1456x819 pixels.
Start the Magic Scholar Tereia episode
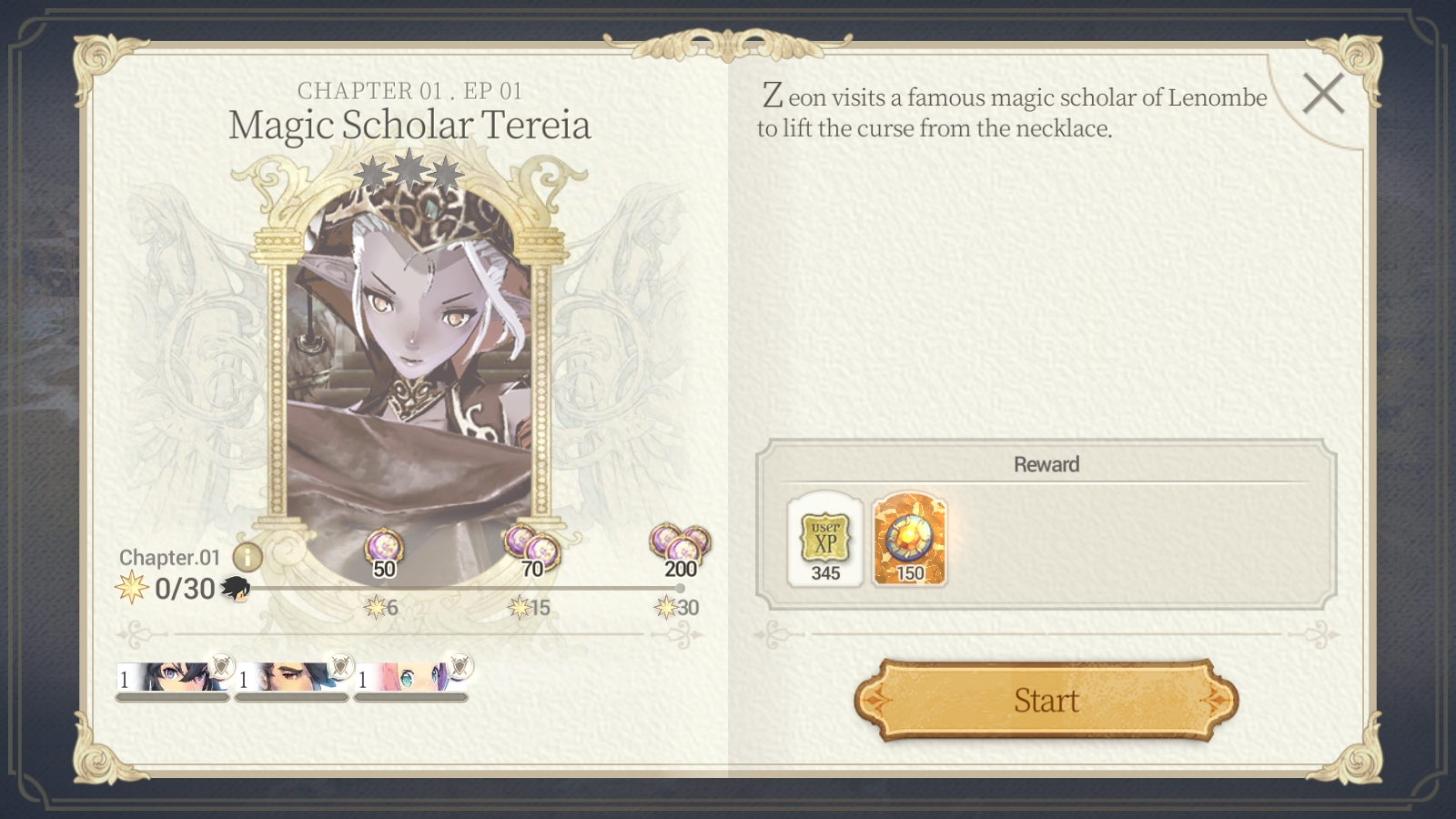(1046, 700)
